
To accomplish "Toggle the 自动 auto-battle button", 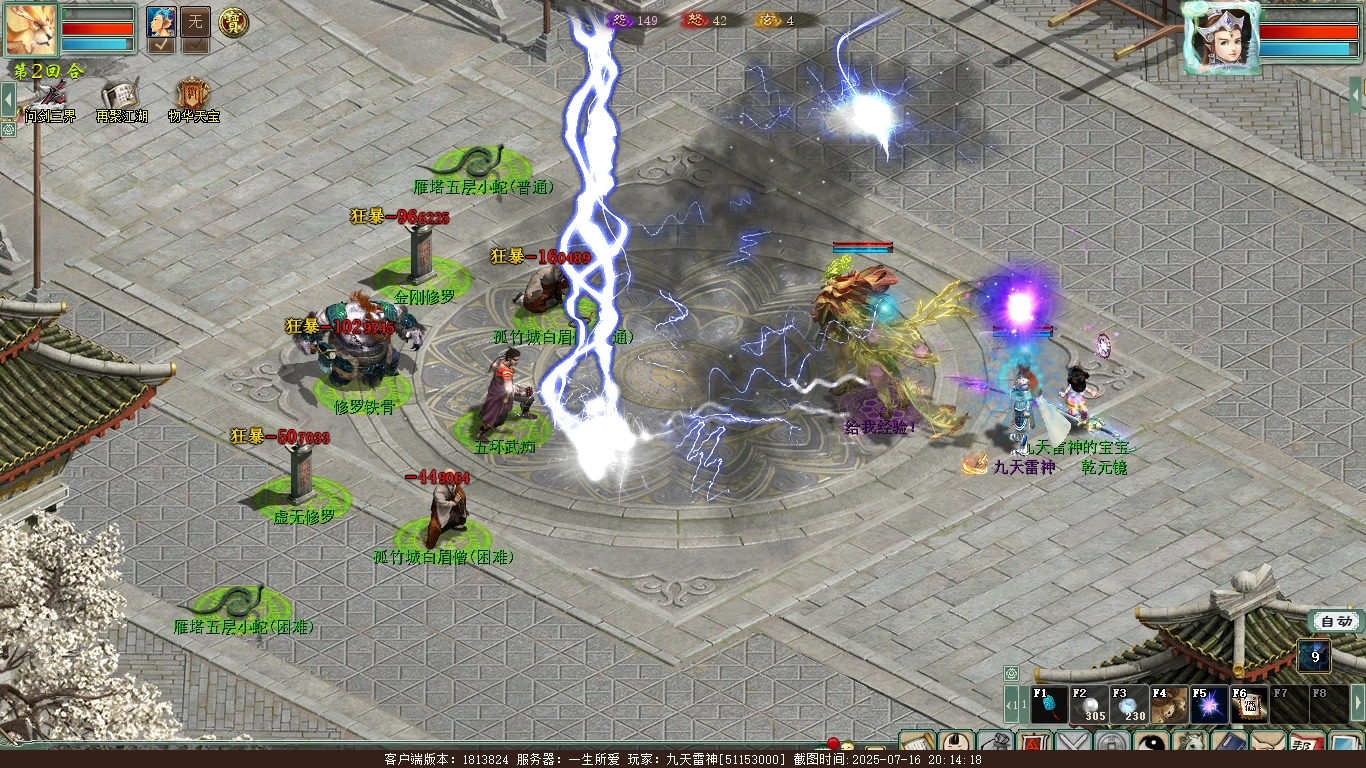I will (1336, 621).
